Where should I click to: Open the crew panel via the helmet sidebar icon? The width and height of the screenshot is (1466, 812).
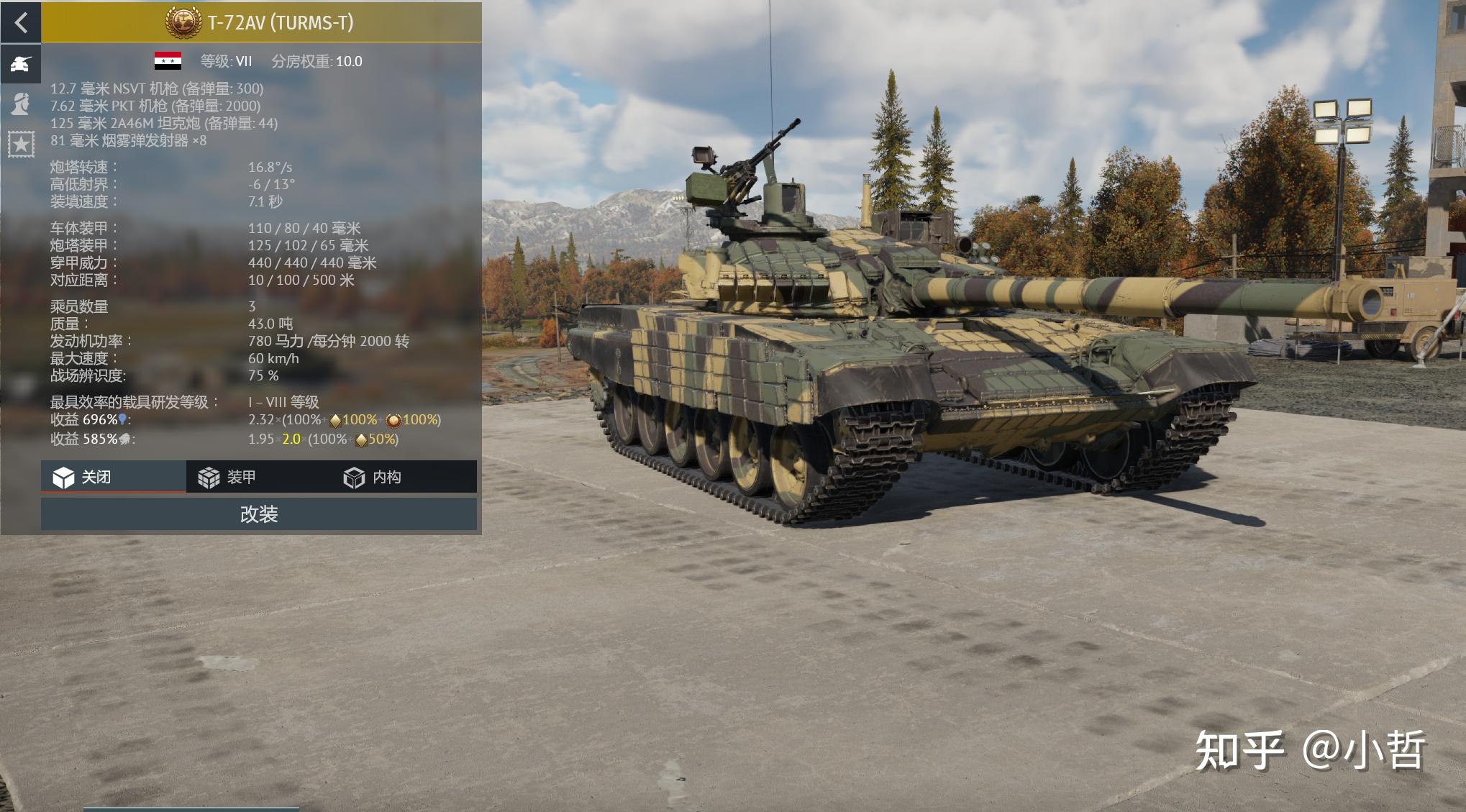(x=22, y=105)
